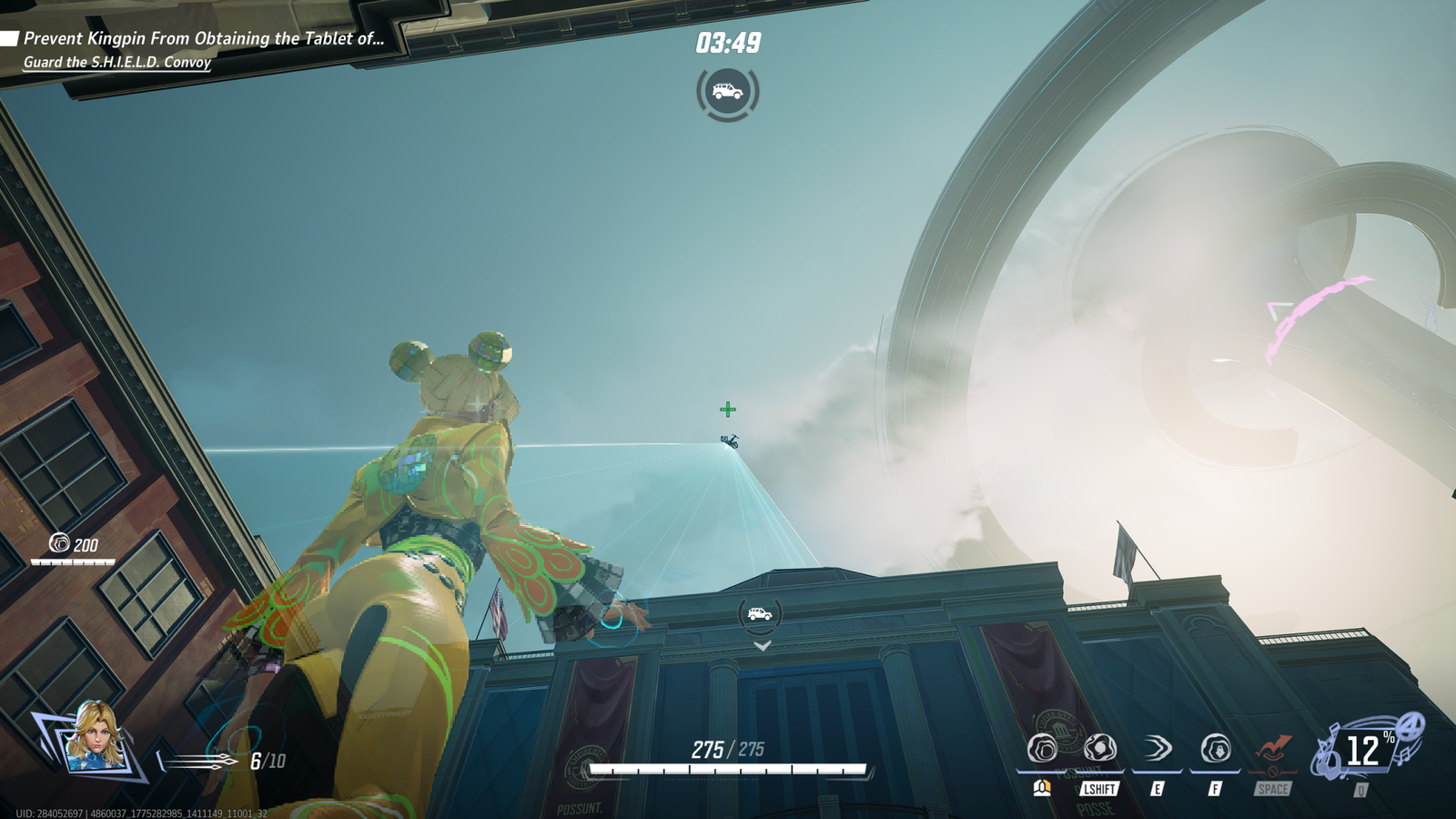Click the disabled red double-jump ability icon

[1272, 749]
